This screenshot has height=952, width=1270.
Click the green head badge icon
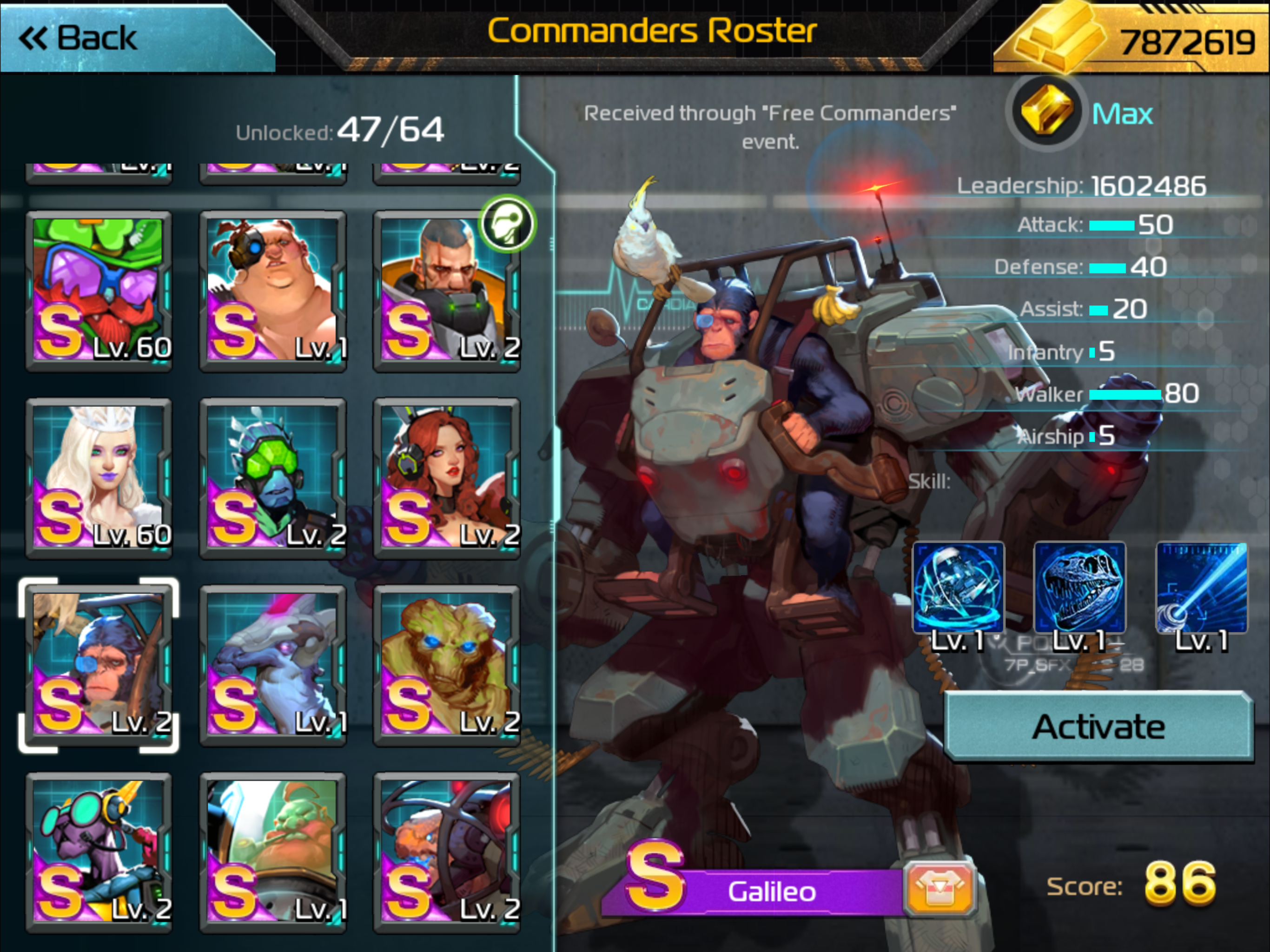[508, 224]
